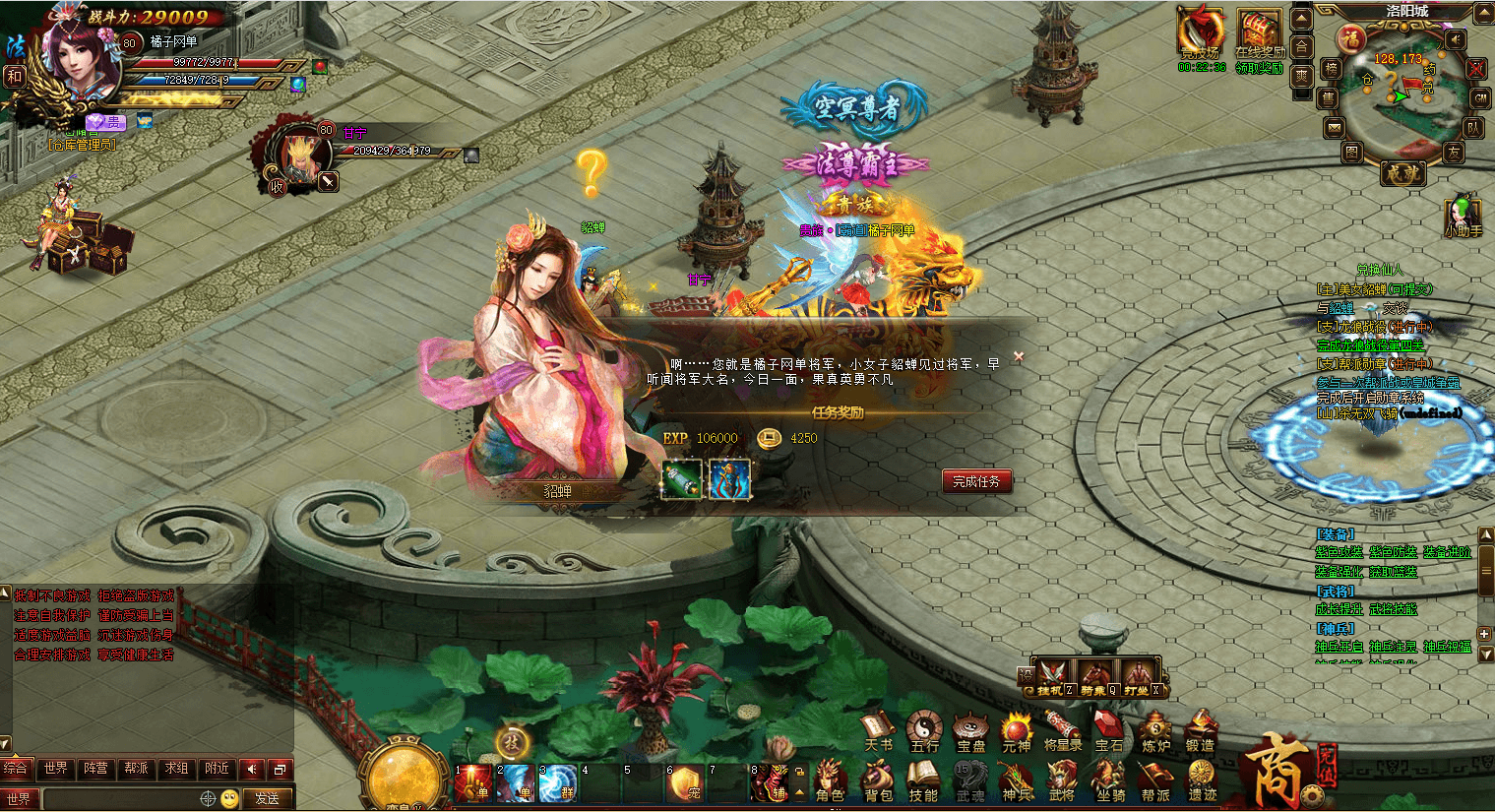Open the 帮派 guild menu

pyautogui.click(x=1156, y=781)
